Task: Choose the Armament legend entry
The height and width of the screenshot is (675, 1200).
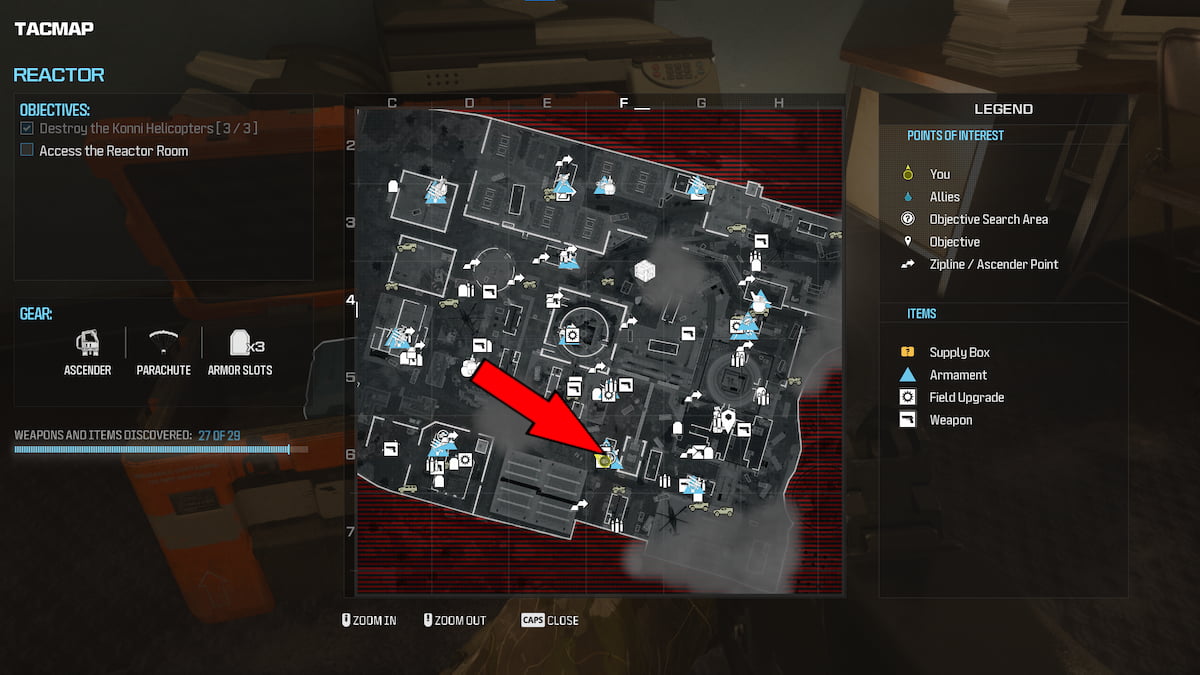Action: tap(957, 375)
